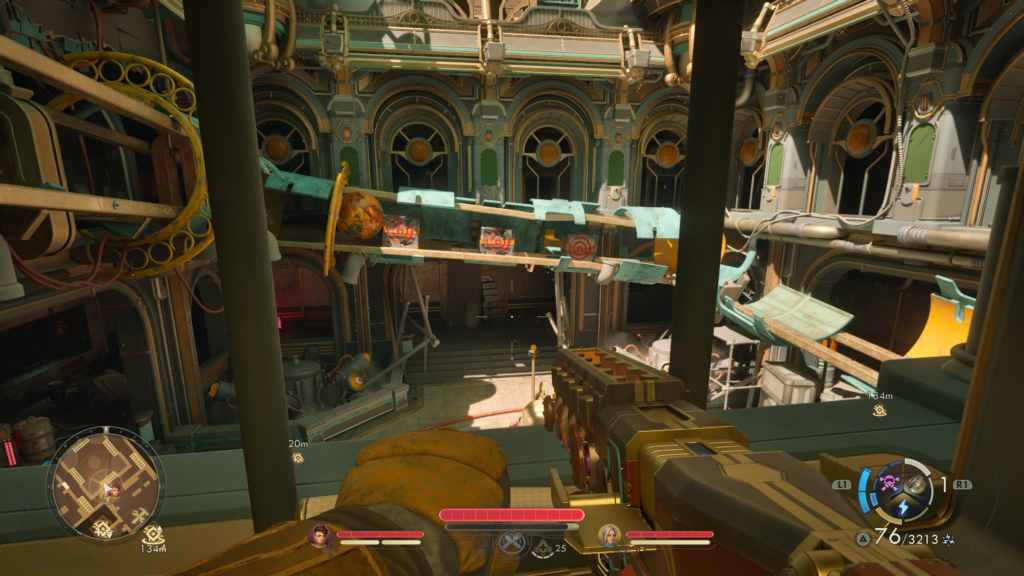Activate the pink skull-and-crossbones ability
The height and width of the screenshot is (576, 1024).
888,485
